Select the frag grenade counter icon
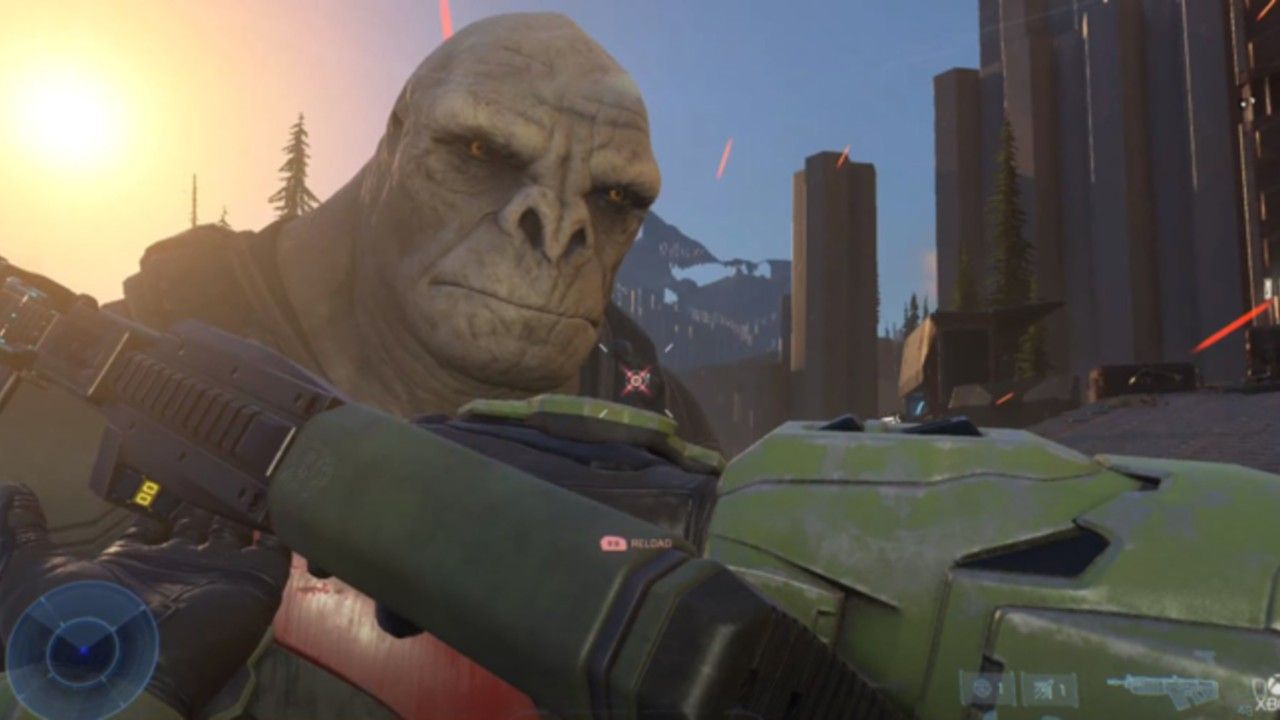 coord(983,687)
